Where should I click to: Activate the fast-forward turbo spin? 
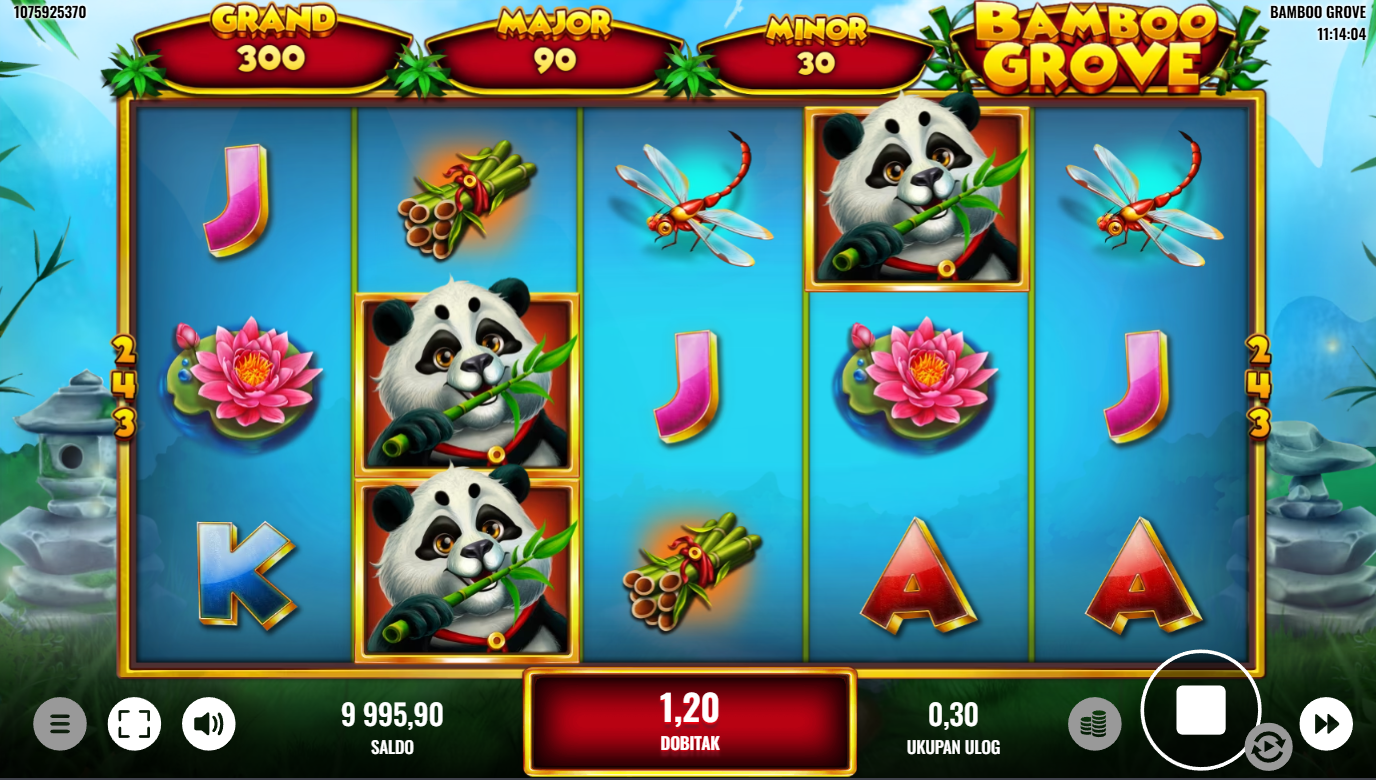(x=1326, y=724)
